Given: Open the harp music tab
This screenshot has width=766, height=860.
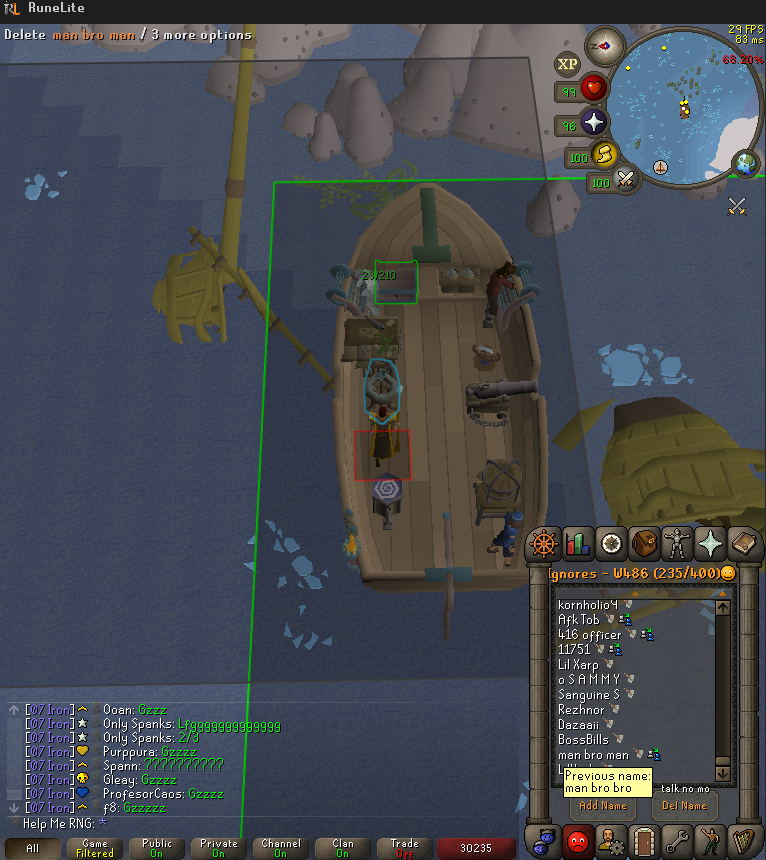Looking at the screenshot, I should pos(743,838).
